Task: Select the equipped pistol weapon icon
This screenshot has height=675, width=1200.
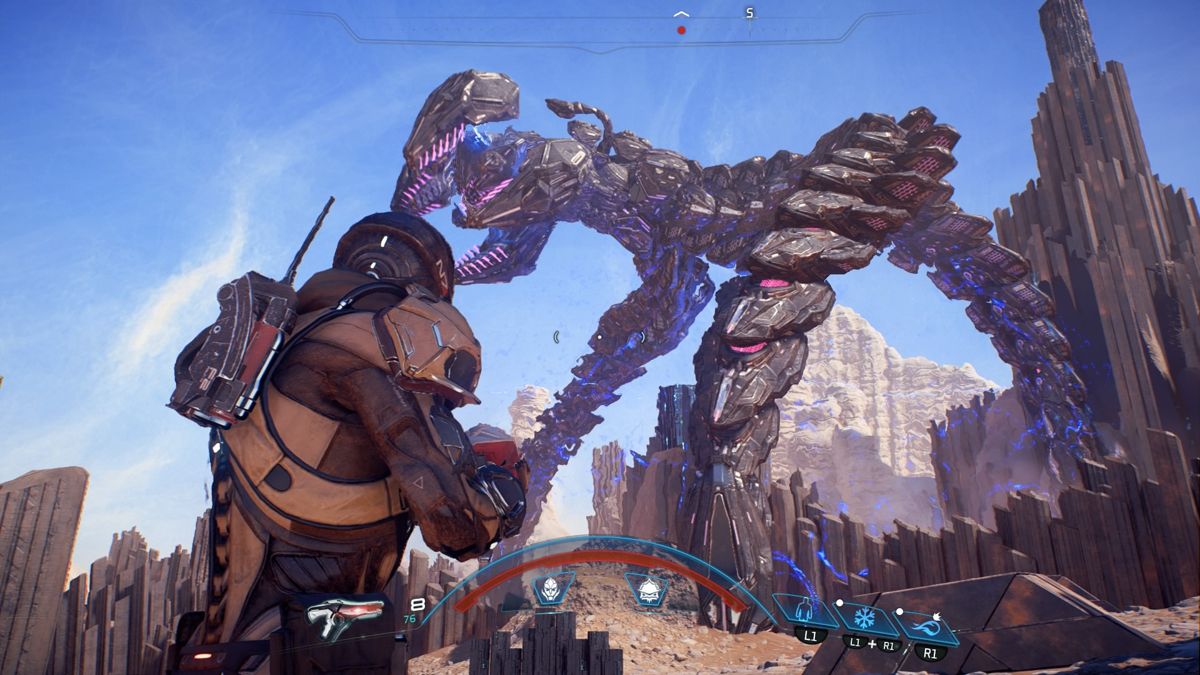Action: (x=344, y=614)
